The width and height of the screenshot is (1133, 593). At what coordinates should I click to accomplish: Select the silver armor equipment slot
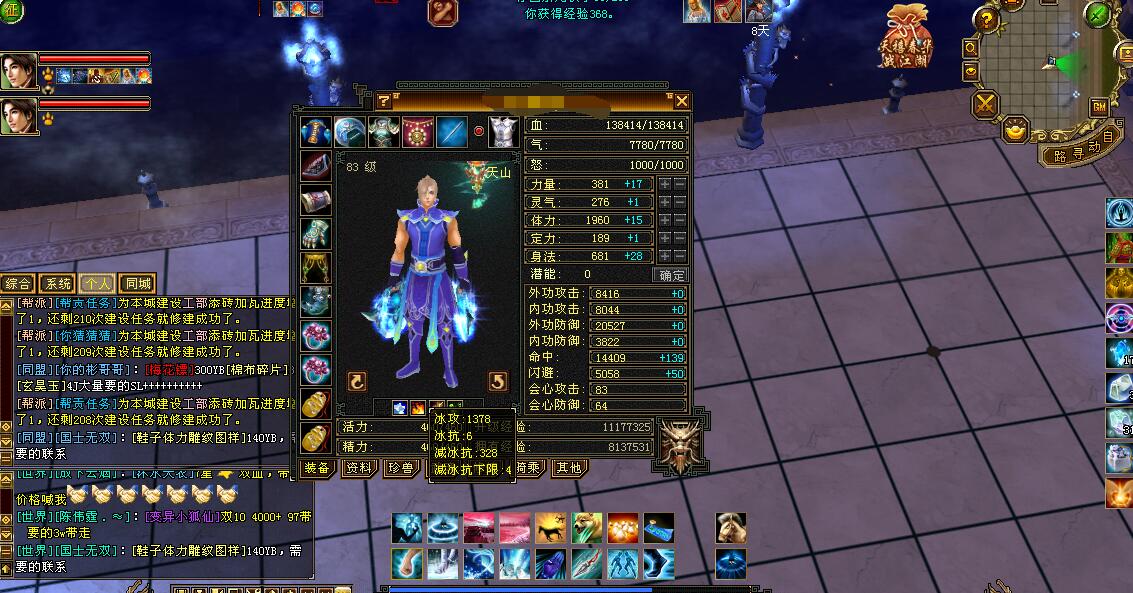click(502, 132)
